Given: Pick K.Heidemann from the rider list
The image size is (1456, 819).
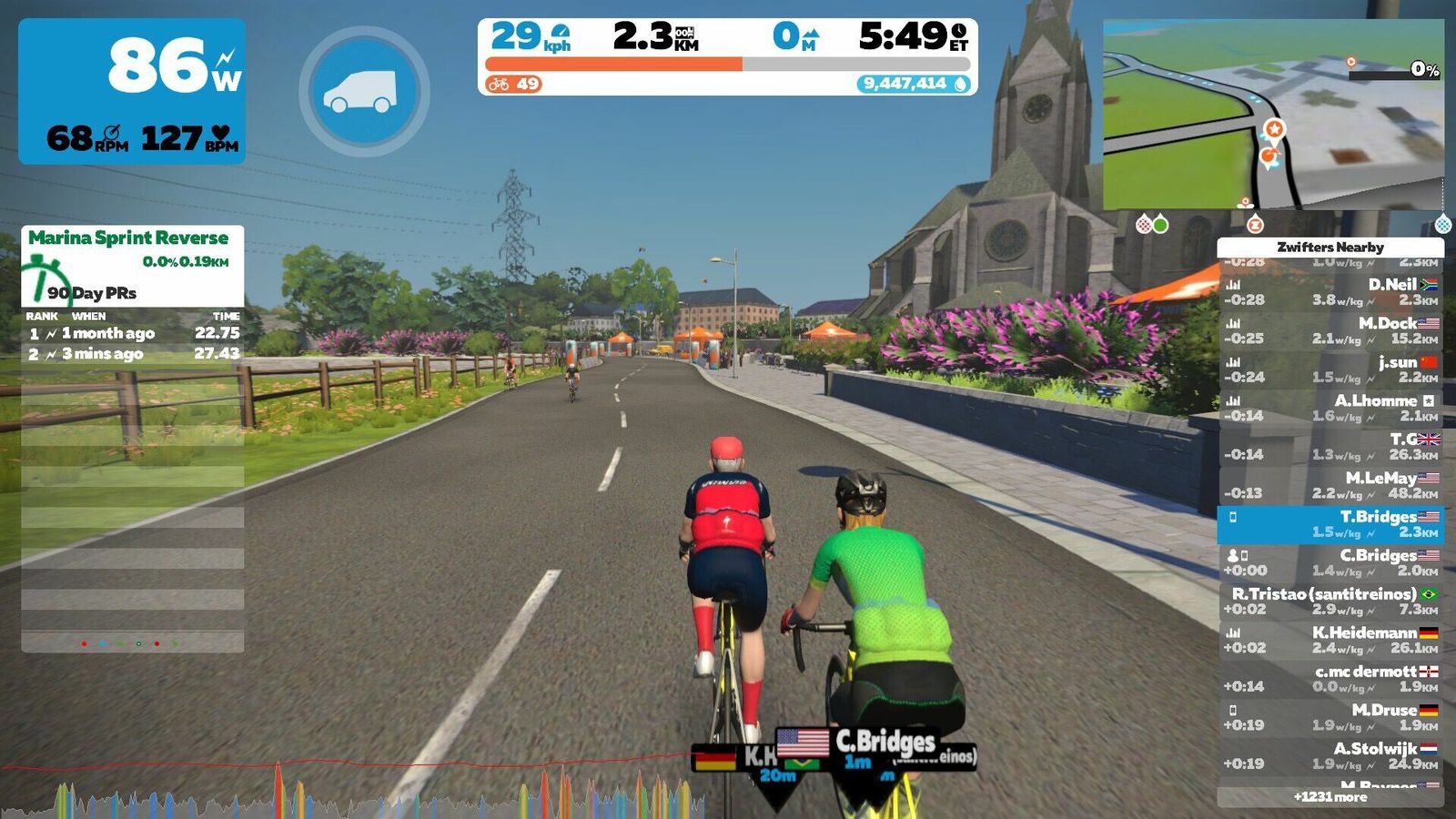Looking at the screenshot, I should [x=1330, y=640].
